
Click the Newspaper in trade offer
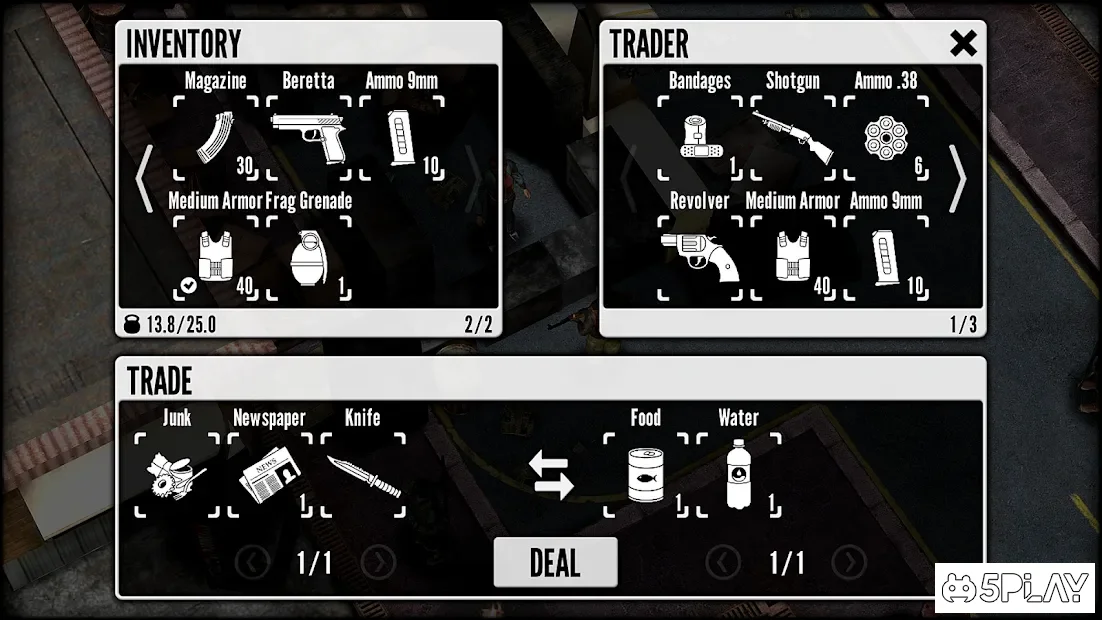pyautogui.click(x=269, y=475)
